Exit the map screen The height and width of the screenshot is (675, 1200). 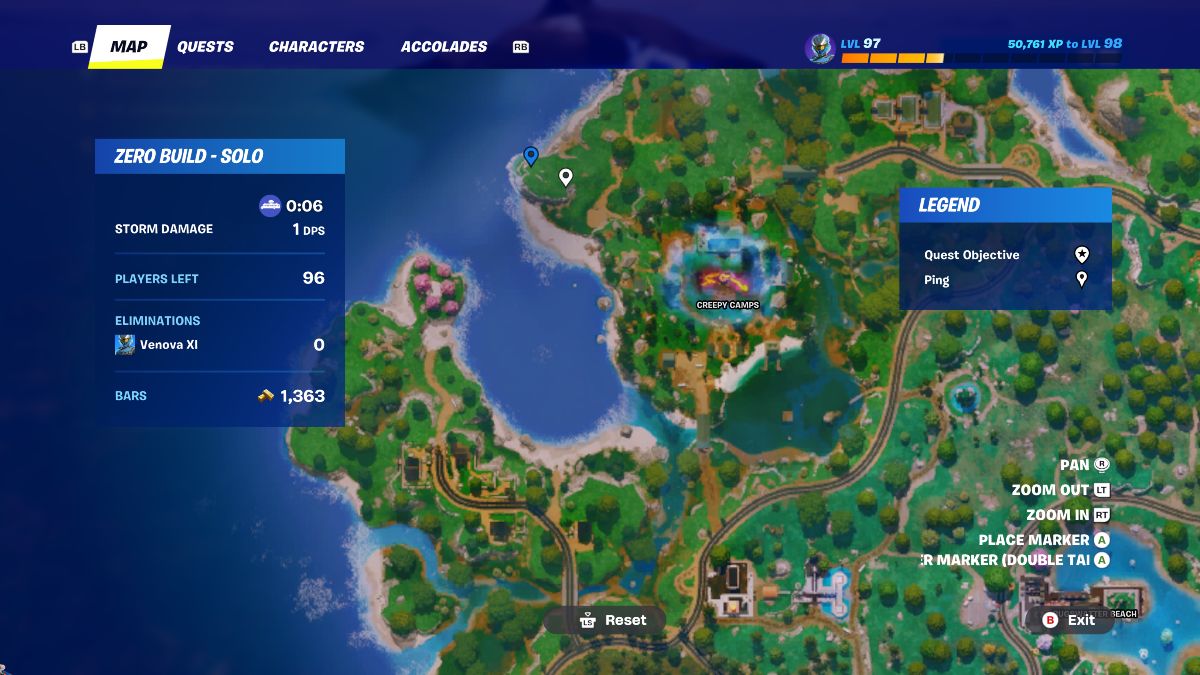(1069, 620)
